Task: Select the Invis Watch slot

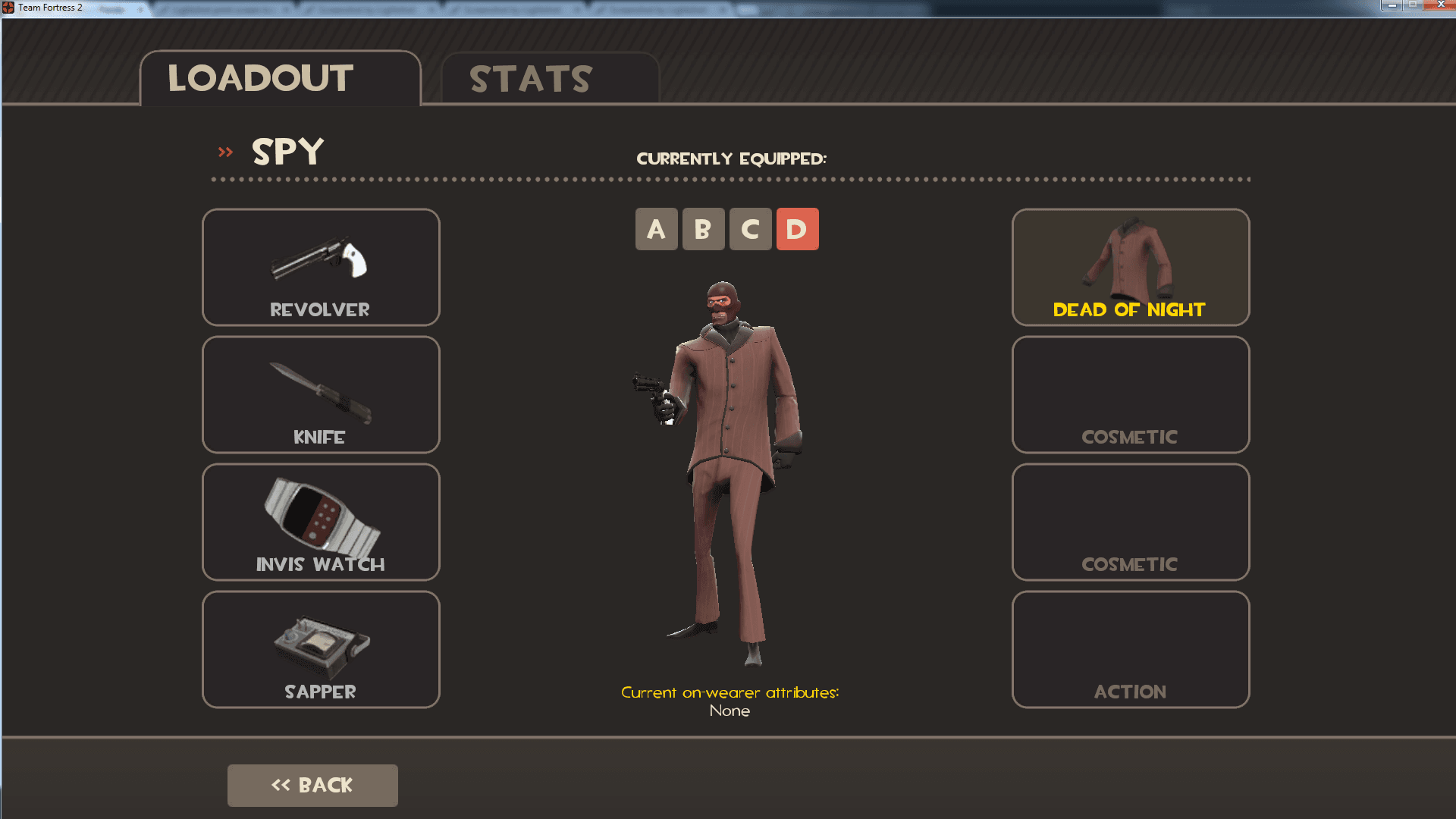Action: click(320, 522)
